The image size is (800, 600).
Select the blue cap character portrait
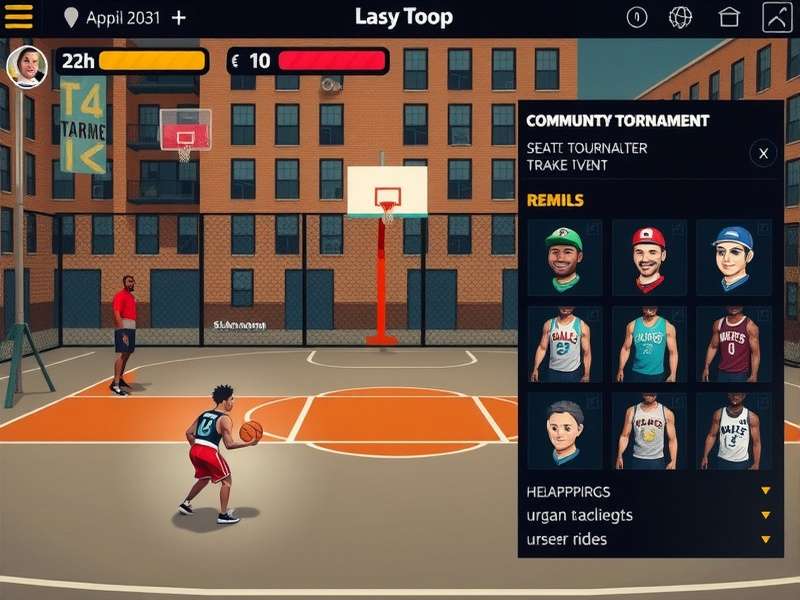(733, 257)
